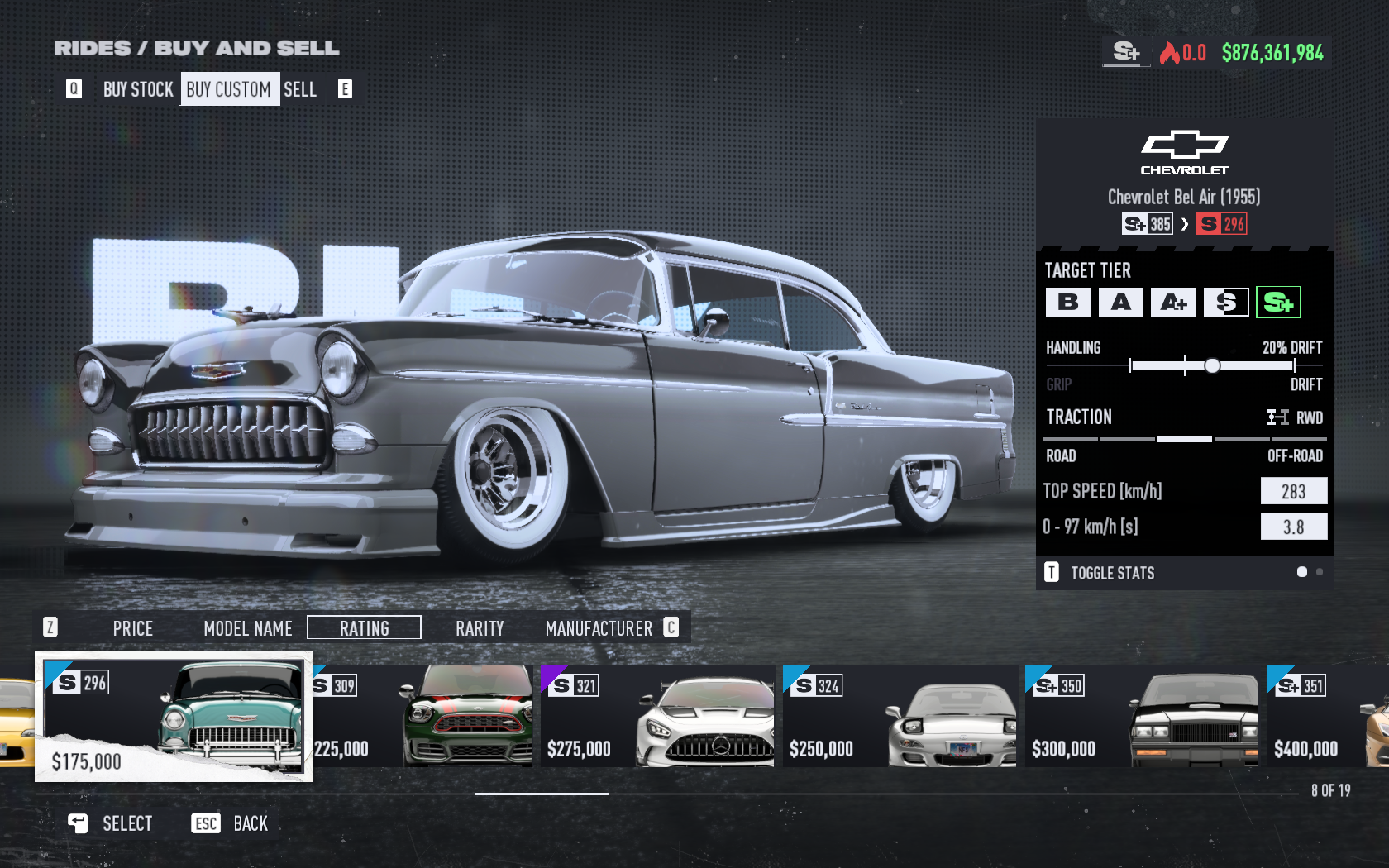This screenshot has width=1389, height=868.
Task: Choose the S+ target tier
Action: click(1278, 303)
